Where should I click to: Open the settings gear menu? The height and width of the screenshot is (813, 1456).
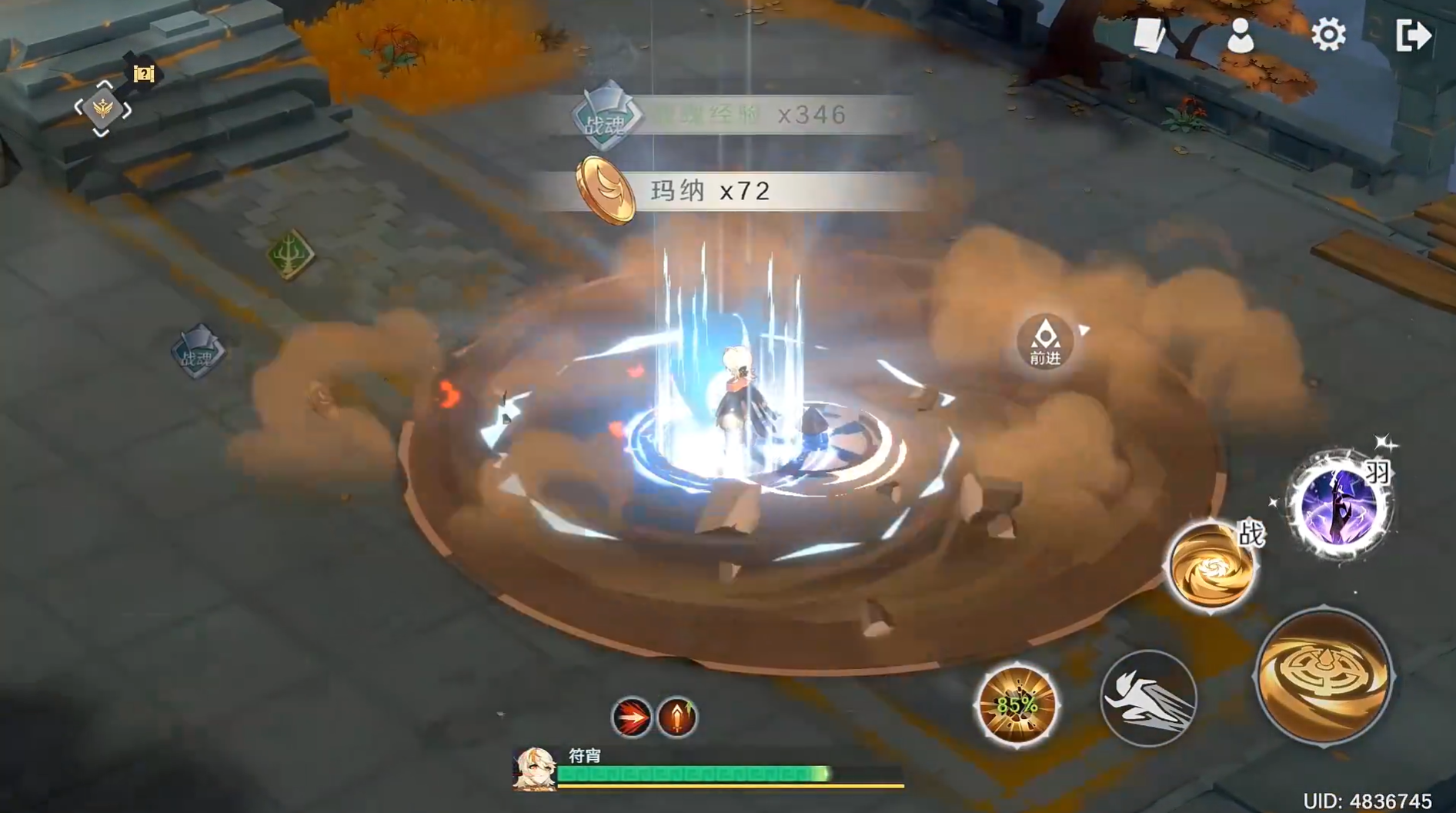[1328, 35]
